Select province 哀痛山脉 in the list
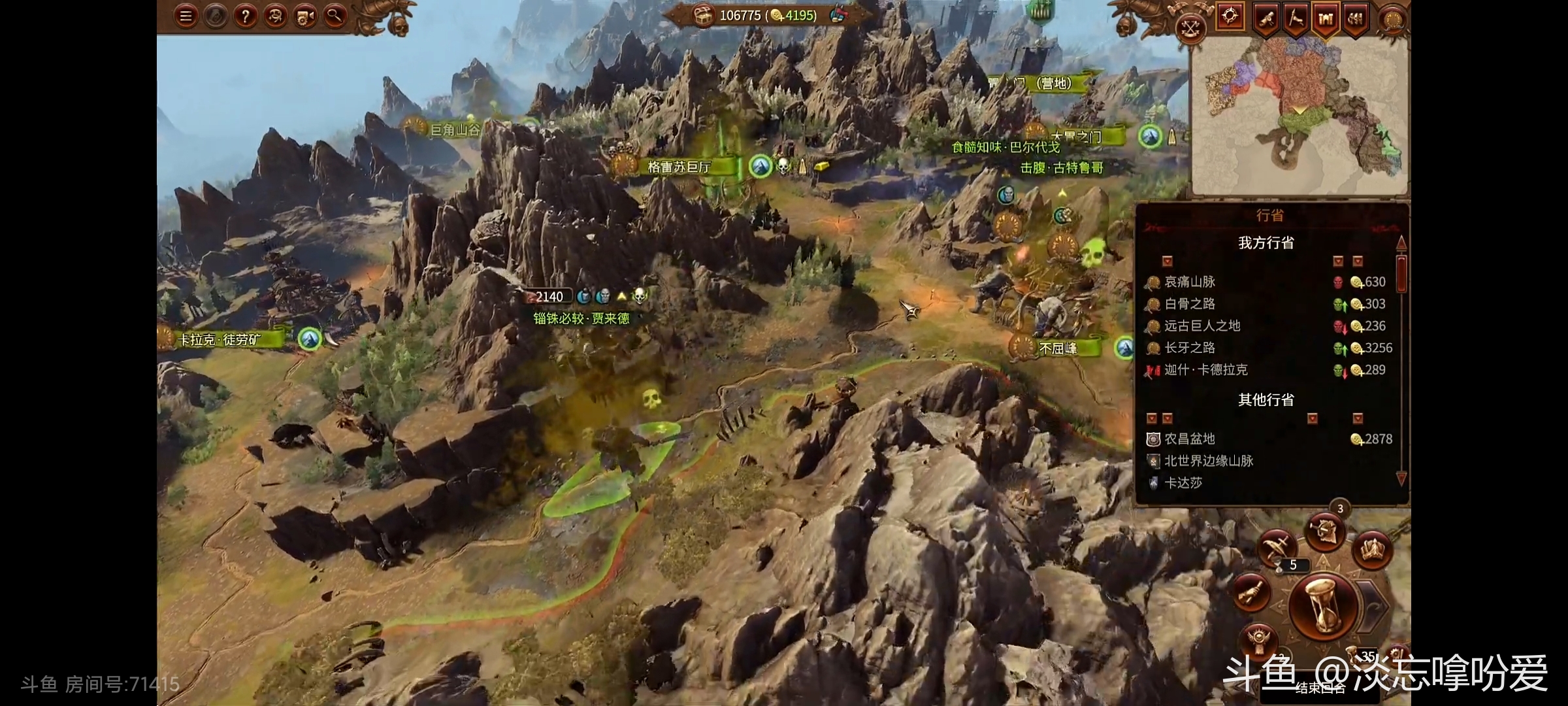The height and width of the screenshot is (706, 1568). (x=1190, y=282)
